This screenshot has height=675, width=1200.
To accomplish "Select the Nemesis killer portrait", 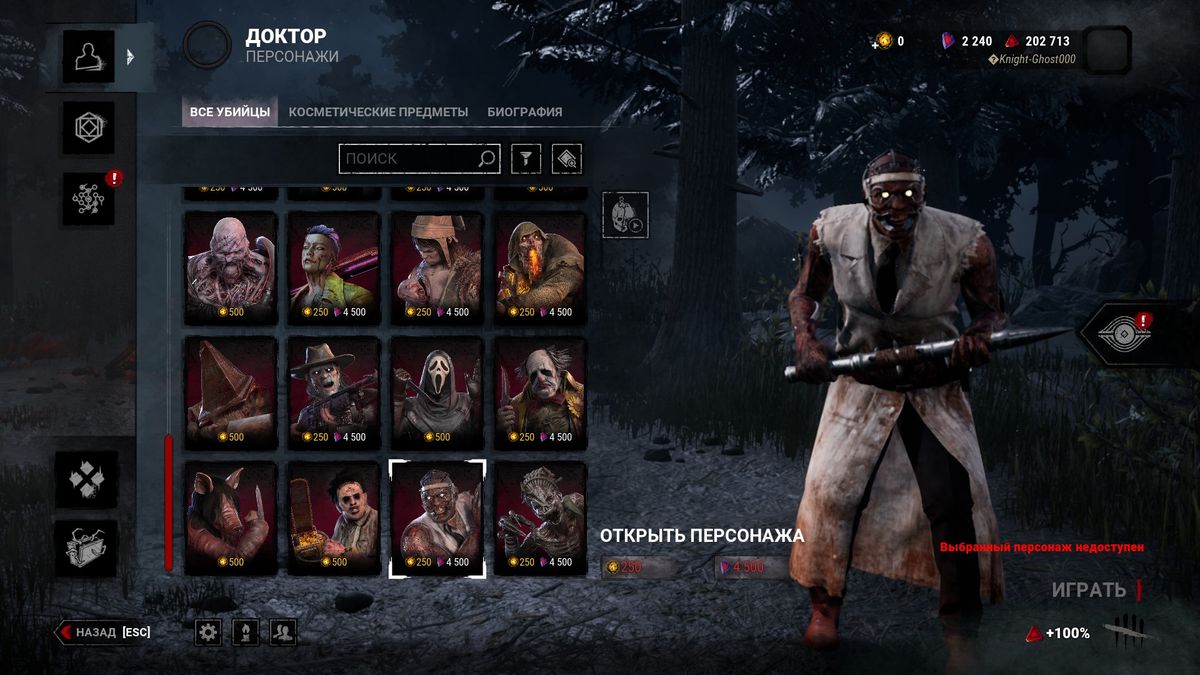I will pos(231,267).
